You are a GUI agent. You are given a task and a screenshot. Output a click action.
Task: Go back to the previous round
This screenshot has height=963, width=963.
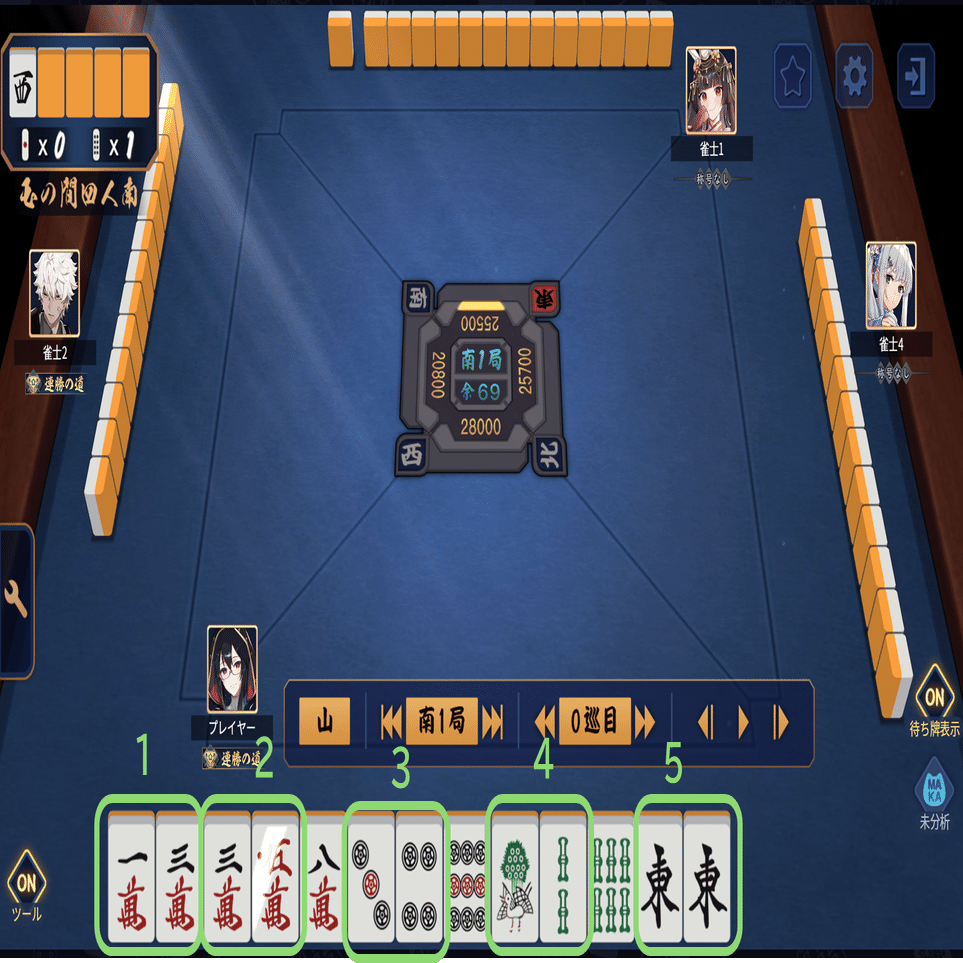pyautogui.click(x=391, y=722)
